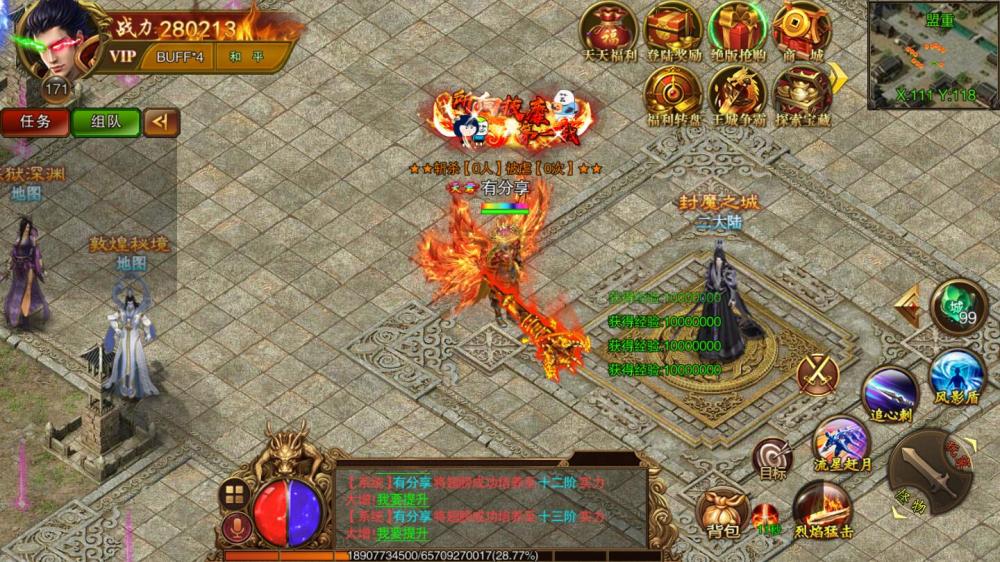The height and width of the screenshot is (562, 1000).
Task: Switch to the 任务 quest tab
Action: point(35,122)
